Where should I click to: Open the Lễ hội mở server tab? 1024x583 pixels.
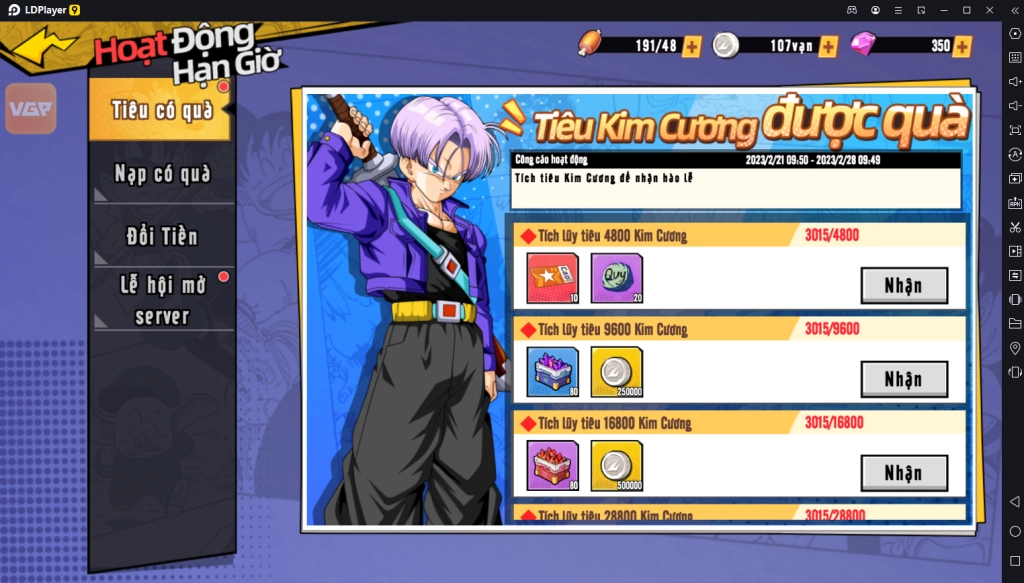(x=163, y=300)
